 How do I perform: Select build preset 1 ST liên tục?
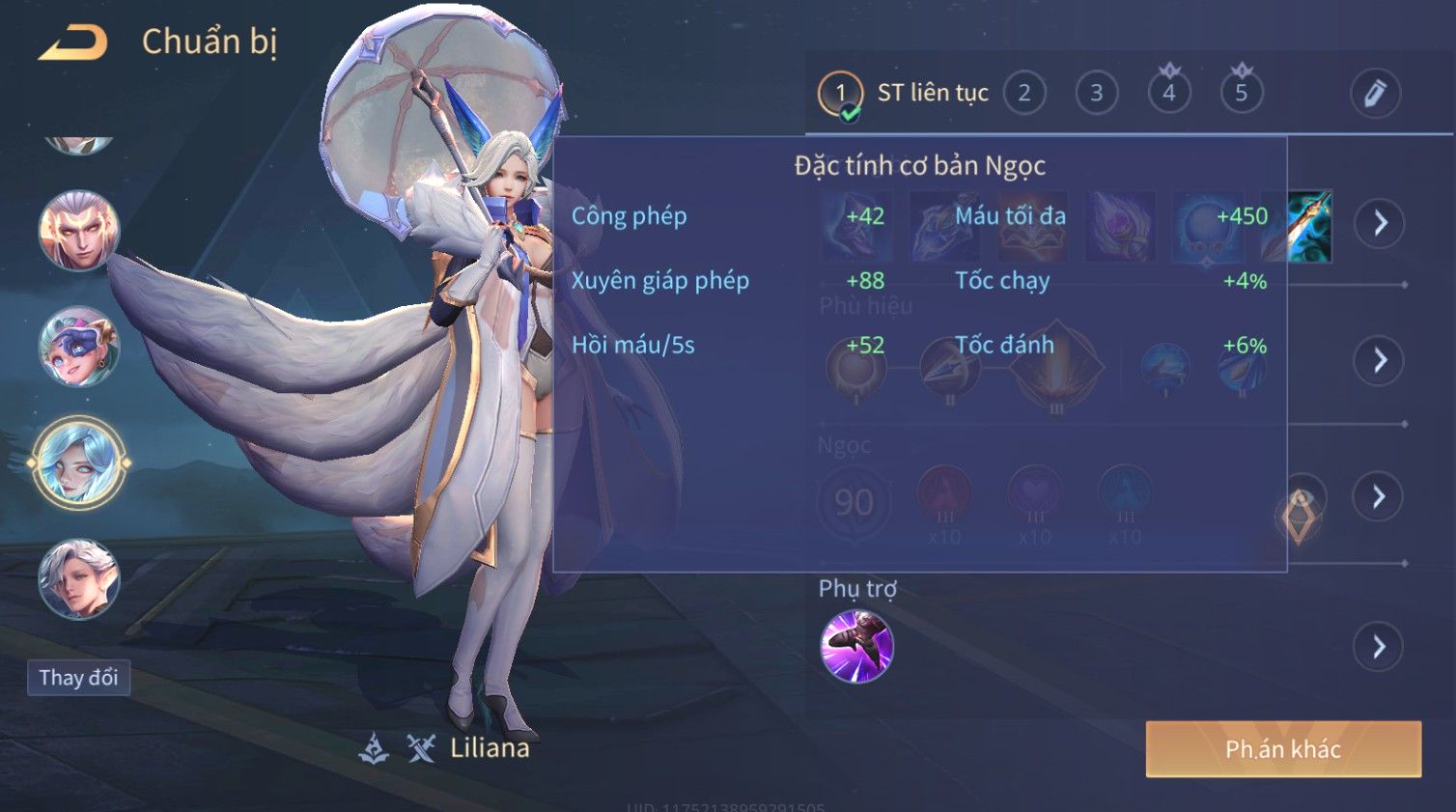point(840,94)
